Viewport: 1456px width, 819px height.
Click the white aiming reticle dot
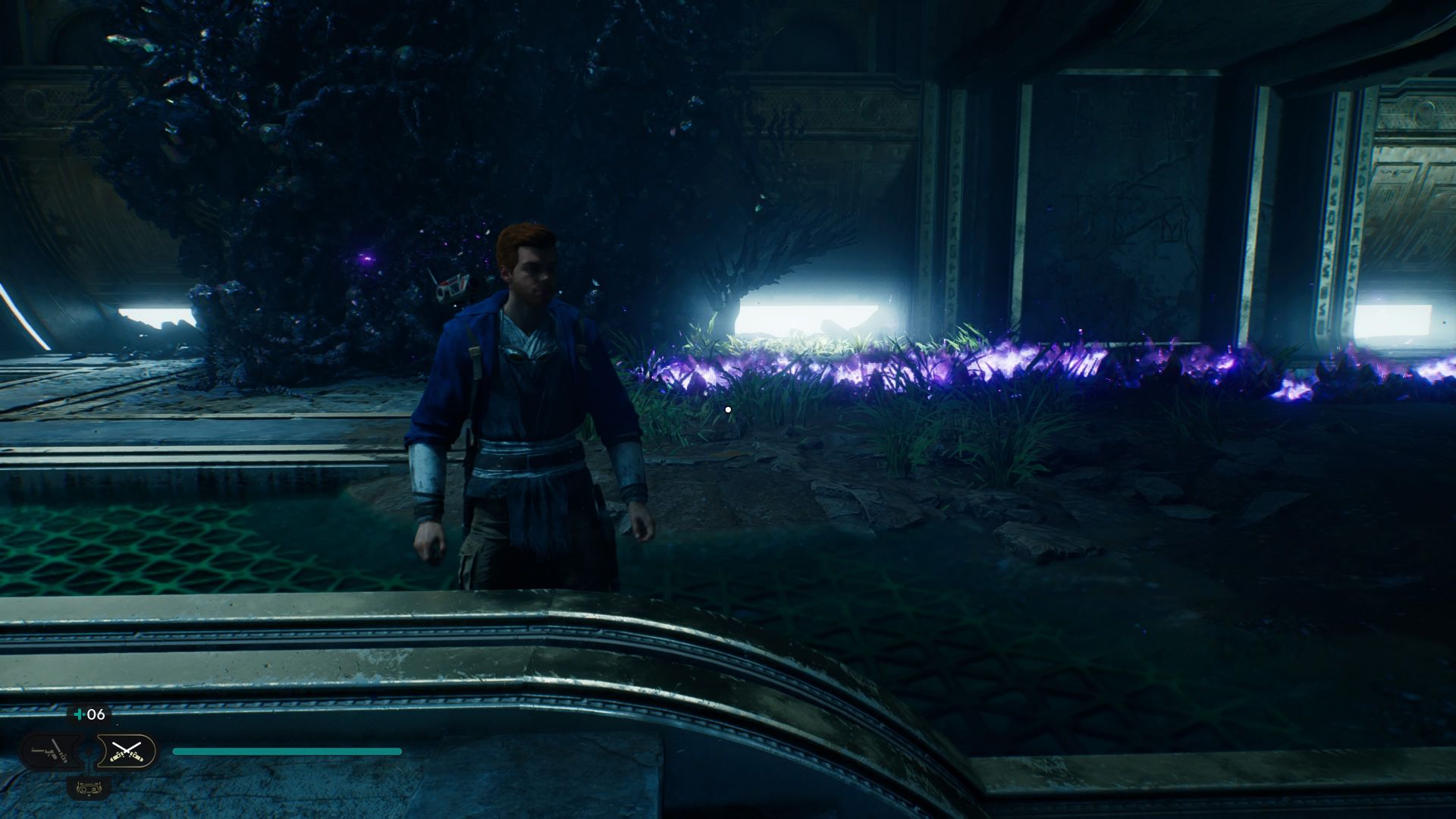coord(728,408)
